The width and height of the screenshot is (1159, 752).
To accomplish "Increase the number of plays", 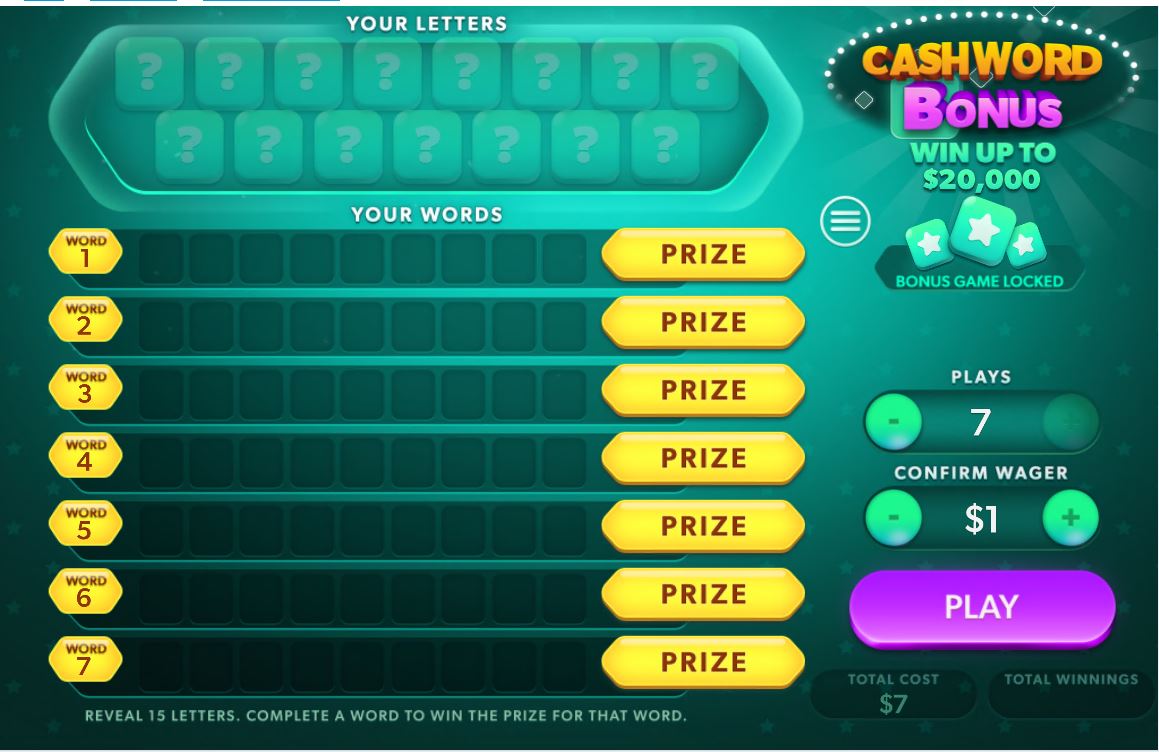I will [1070, 421].
